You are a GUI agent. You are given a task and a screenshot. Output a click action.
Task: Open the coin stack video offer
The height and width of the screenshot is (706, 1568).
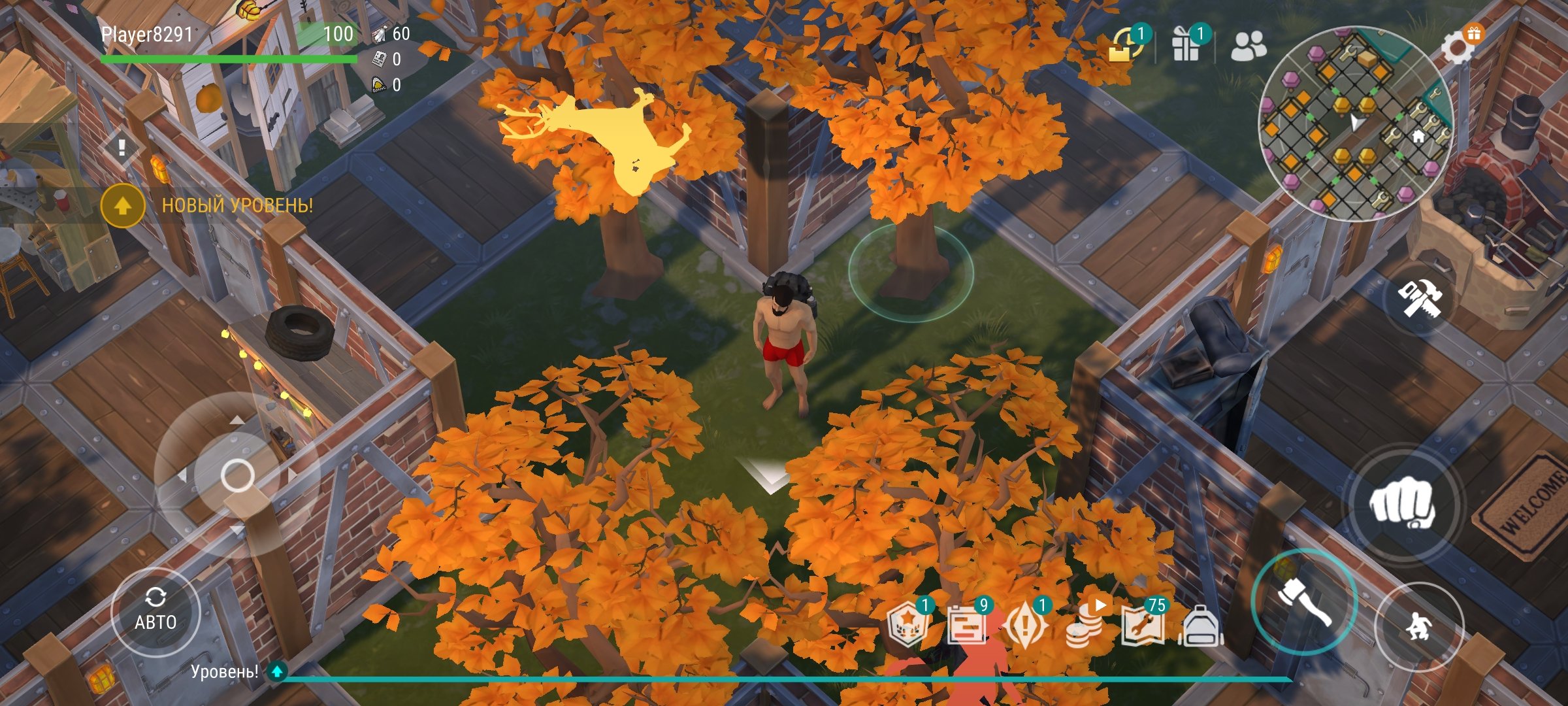pos(1085,626)
